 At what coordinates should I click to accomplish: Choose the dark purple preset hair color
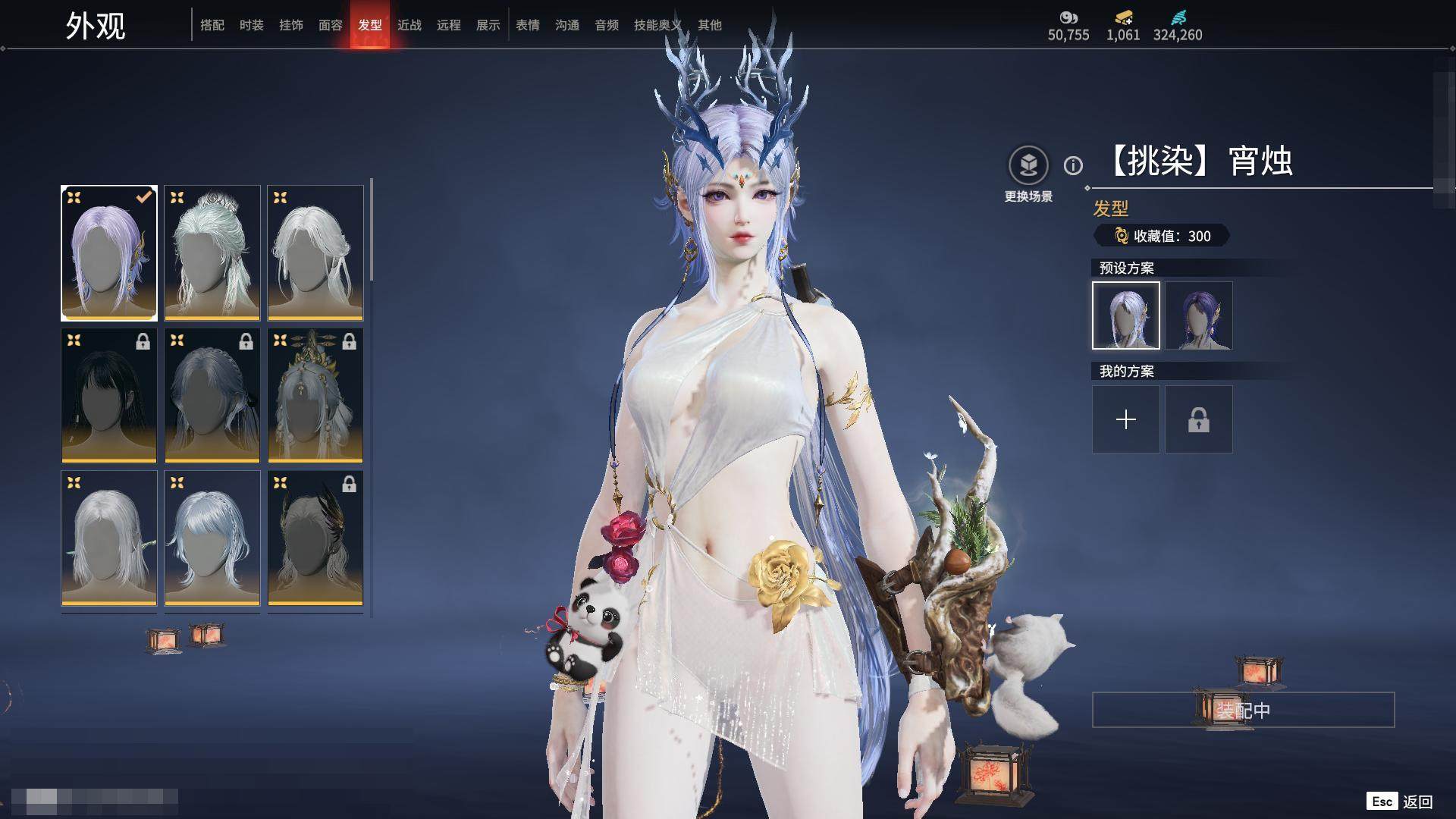pyautogui.click(x=1199, y=315)
